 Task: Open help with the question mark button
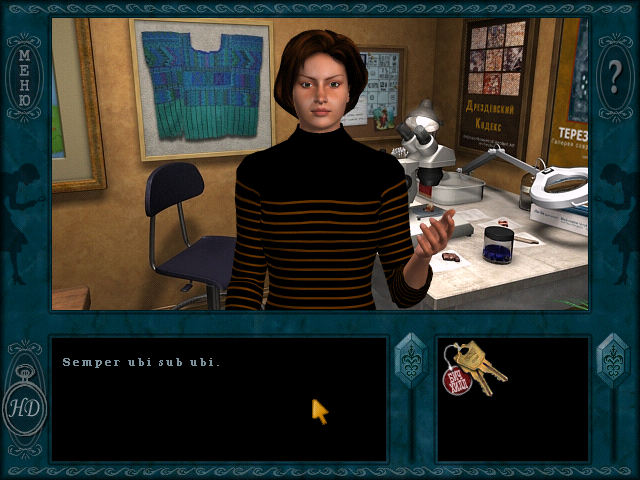tap(614, 75)
